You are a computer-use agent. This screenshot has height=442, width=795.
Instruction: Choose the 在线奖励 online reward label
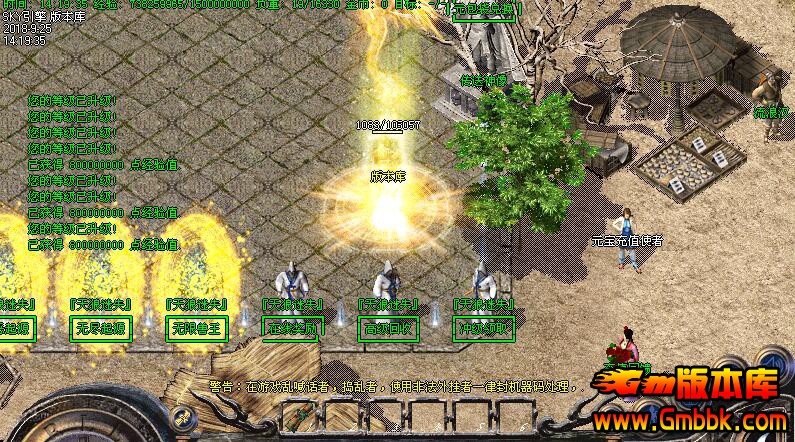(291, 328)
